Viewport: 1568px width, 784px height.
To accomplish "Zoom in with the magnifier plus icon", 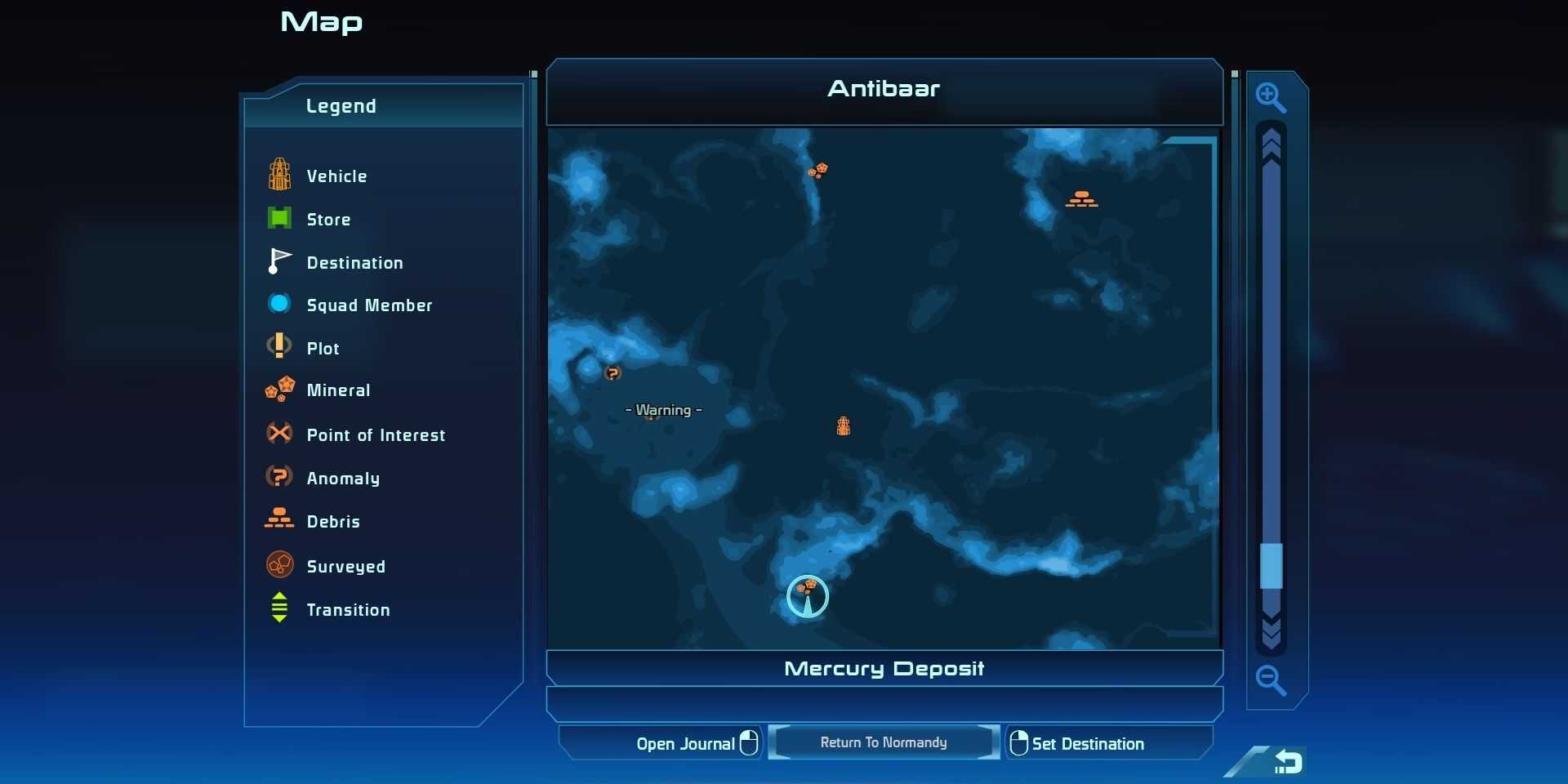I will point(1270,98).
